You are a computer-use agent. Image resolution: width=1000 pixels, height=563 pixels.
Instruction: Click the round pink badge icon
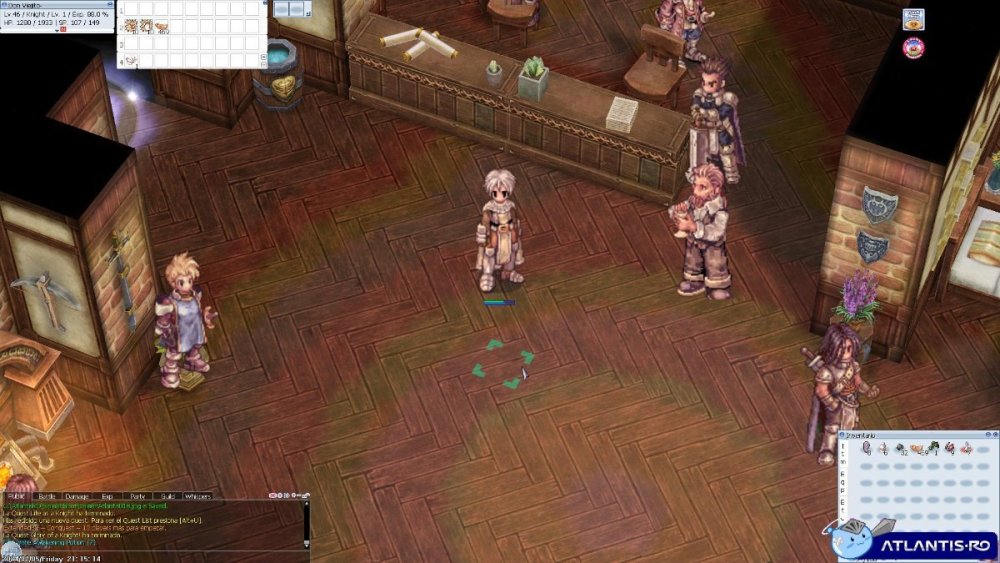(x=913, y=48)
